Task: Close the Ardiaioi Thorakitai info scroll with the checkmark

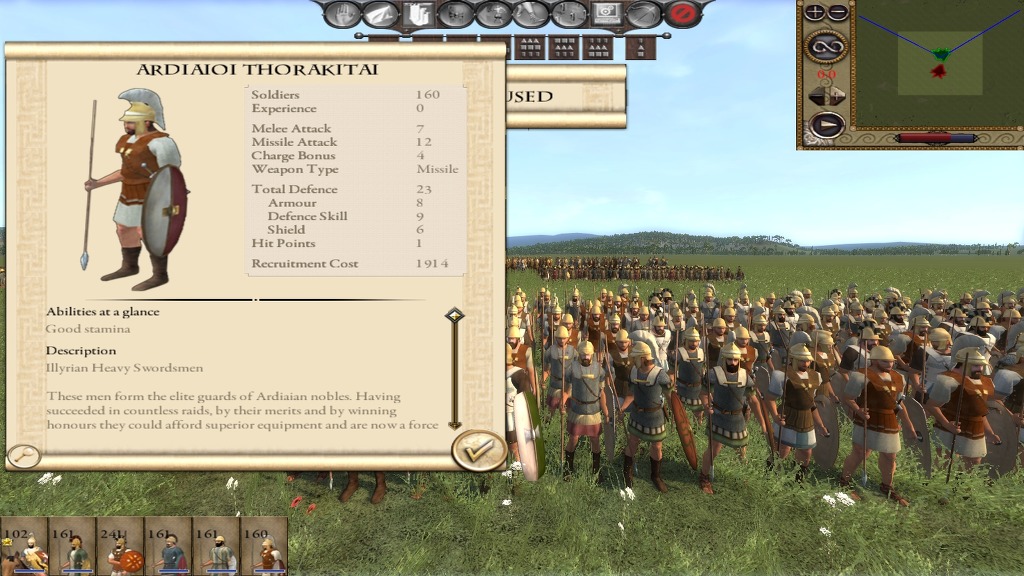Action: point(479,450)
